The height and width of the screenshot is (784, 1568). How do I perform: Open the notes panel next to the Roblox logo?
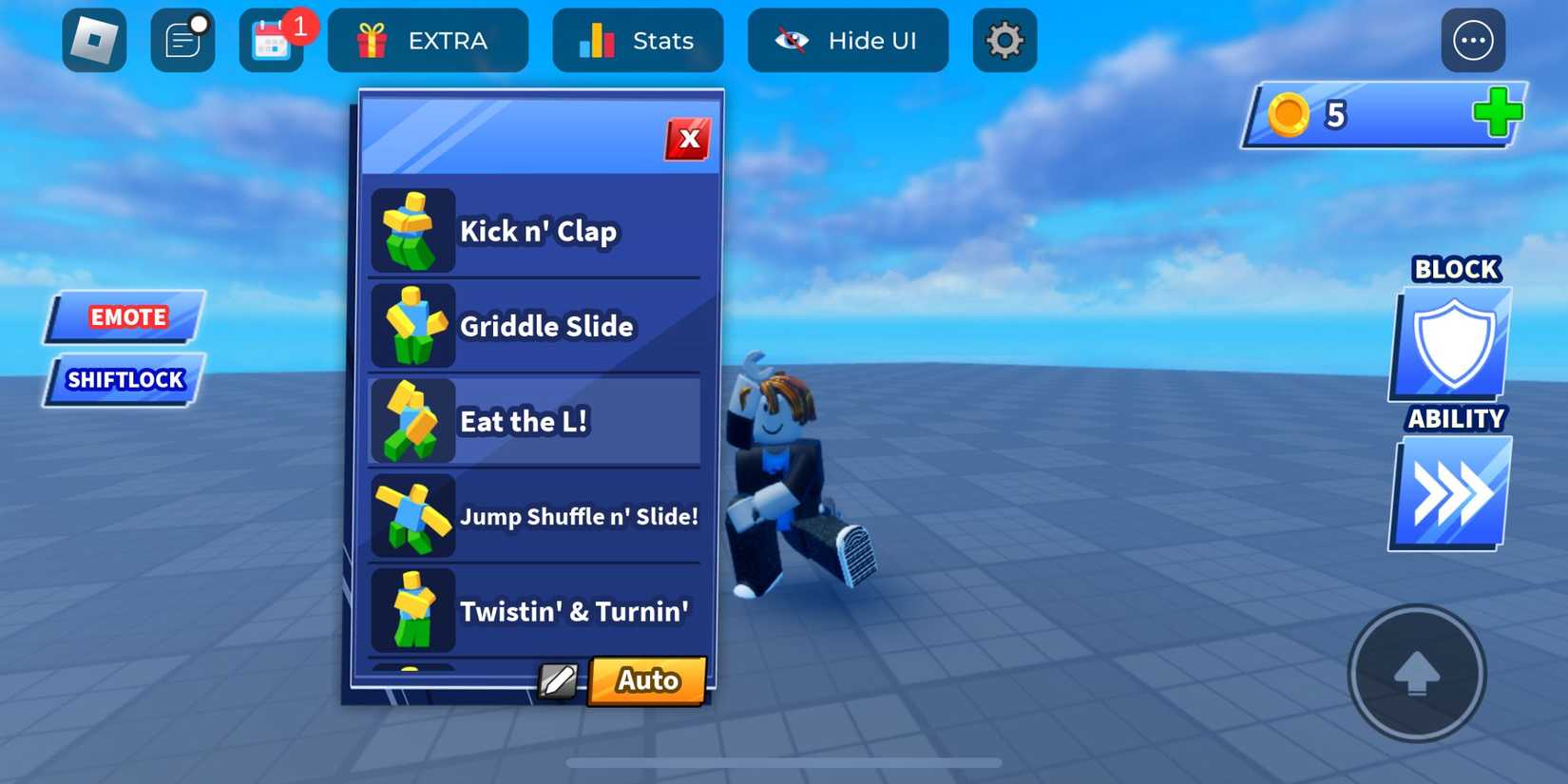pos(182,40)
